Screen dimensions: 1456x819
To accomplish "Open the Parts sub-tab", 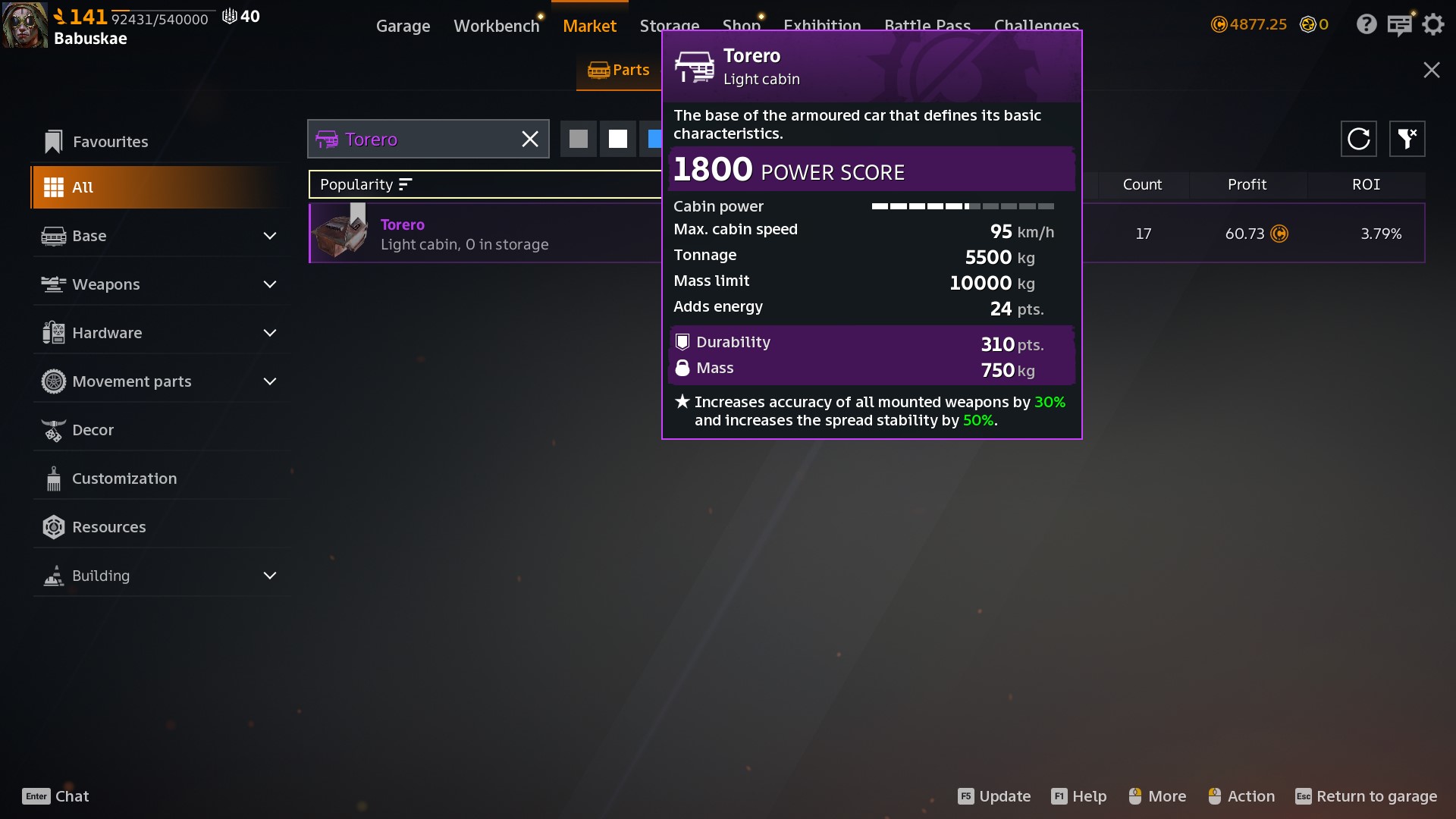I will 619,71.
